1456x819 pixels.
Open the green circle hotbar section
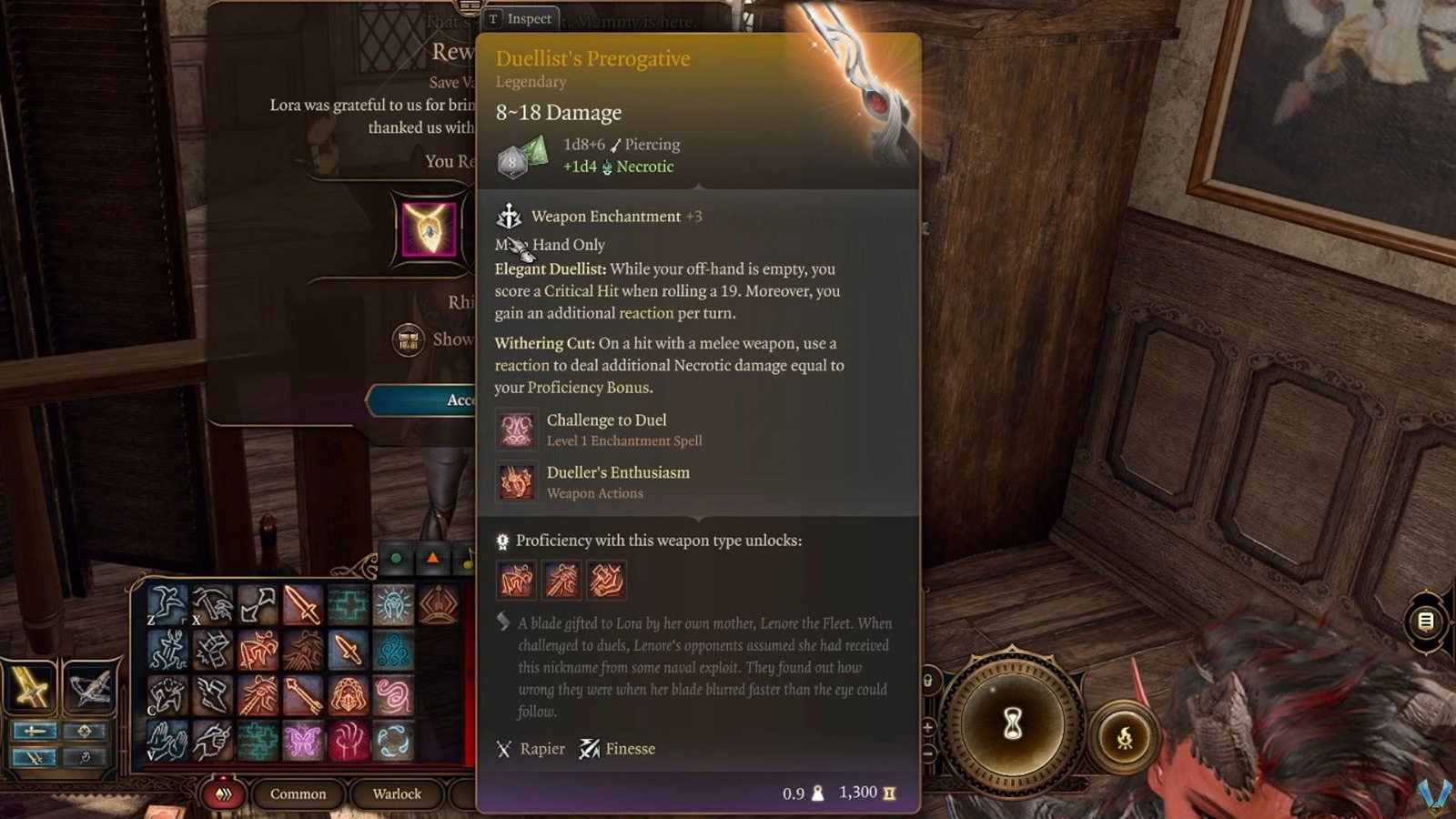(x=396, y=556)
